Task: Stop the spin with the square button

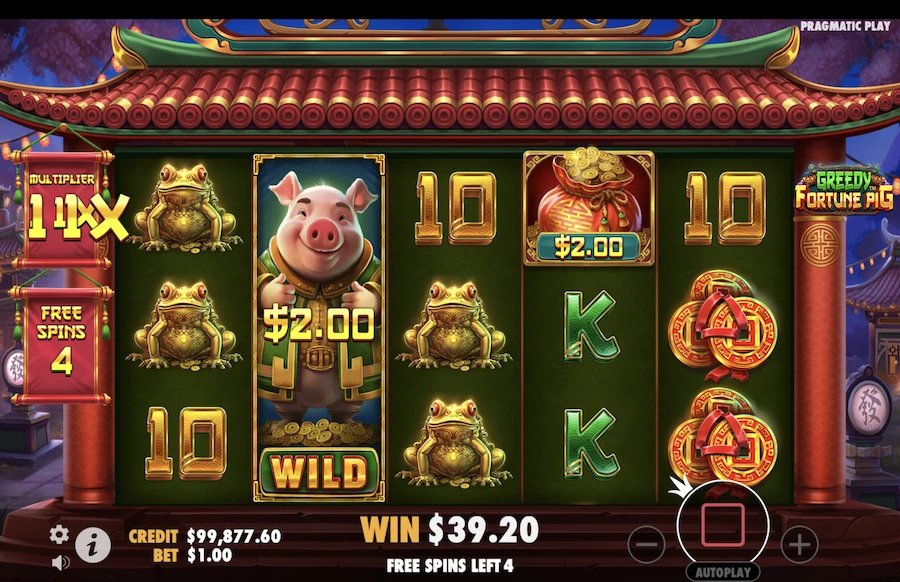Action: 723,525
